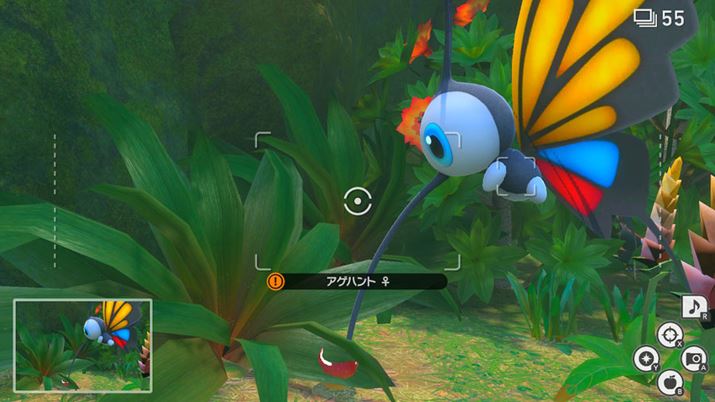Activate the scan crosshair icon
715x402 pixels.
[668, 334]
